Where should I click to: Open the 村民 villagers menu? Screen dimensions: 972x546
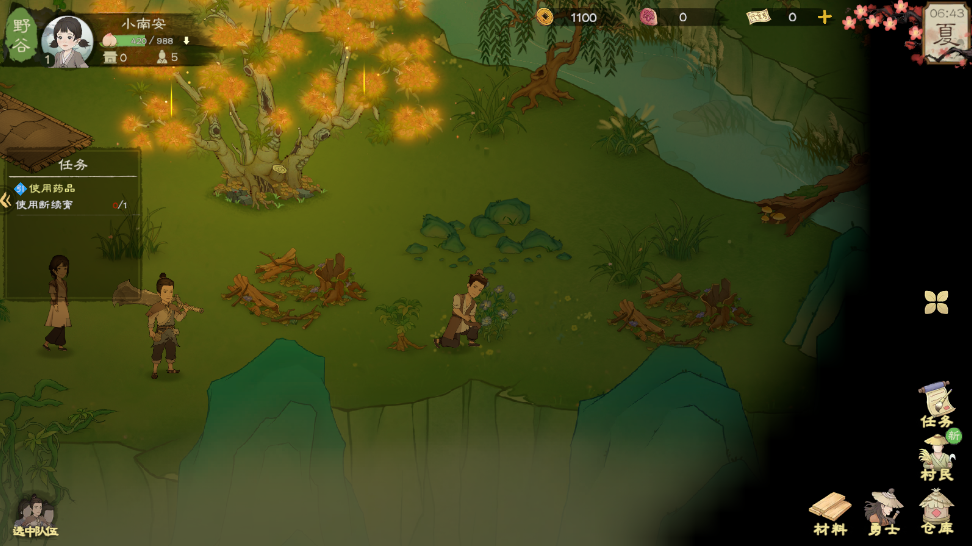click(x=937, y=458)
